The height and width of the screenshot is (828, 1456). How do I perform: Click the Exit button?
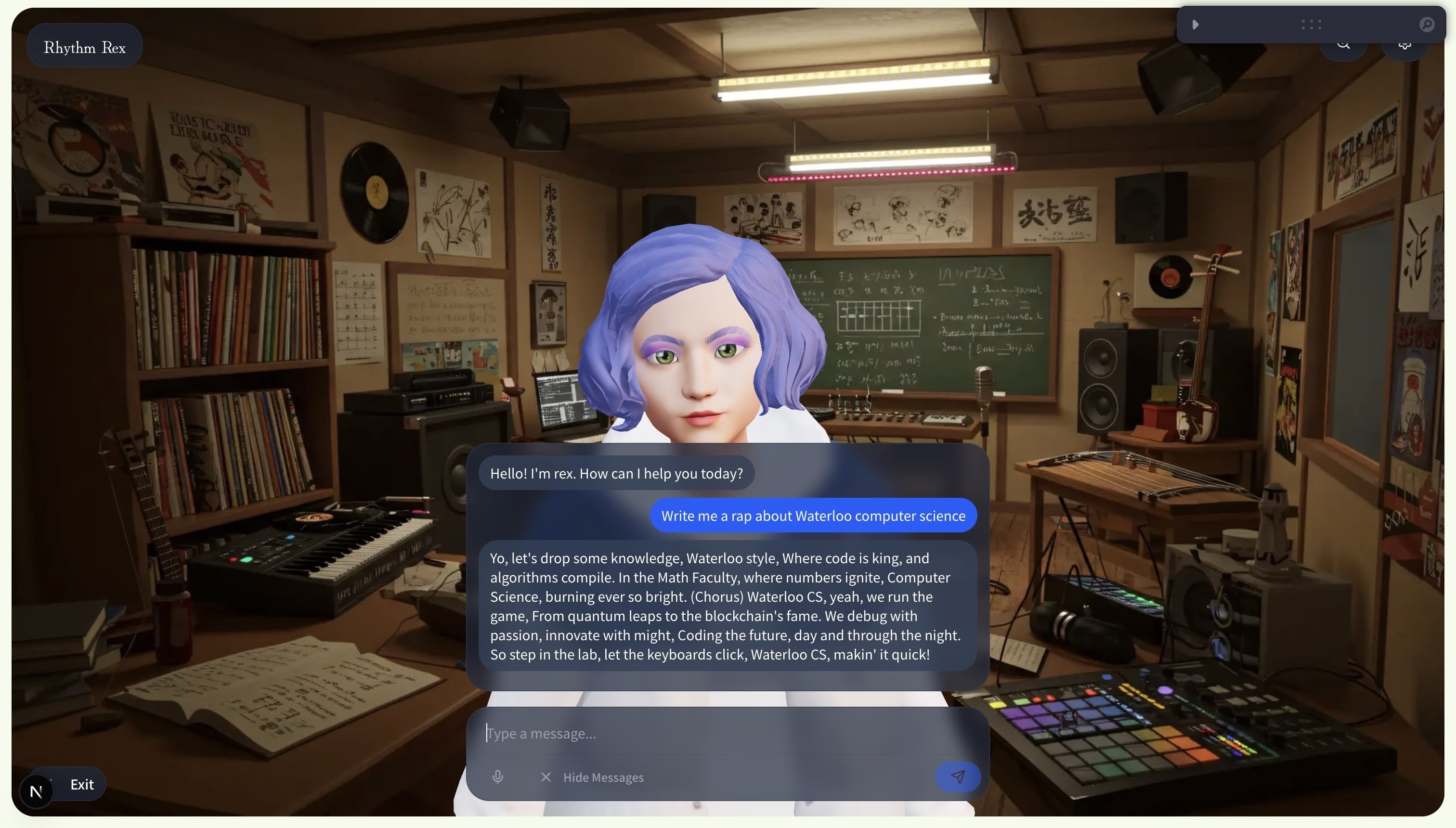click(81, 784)
